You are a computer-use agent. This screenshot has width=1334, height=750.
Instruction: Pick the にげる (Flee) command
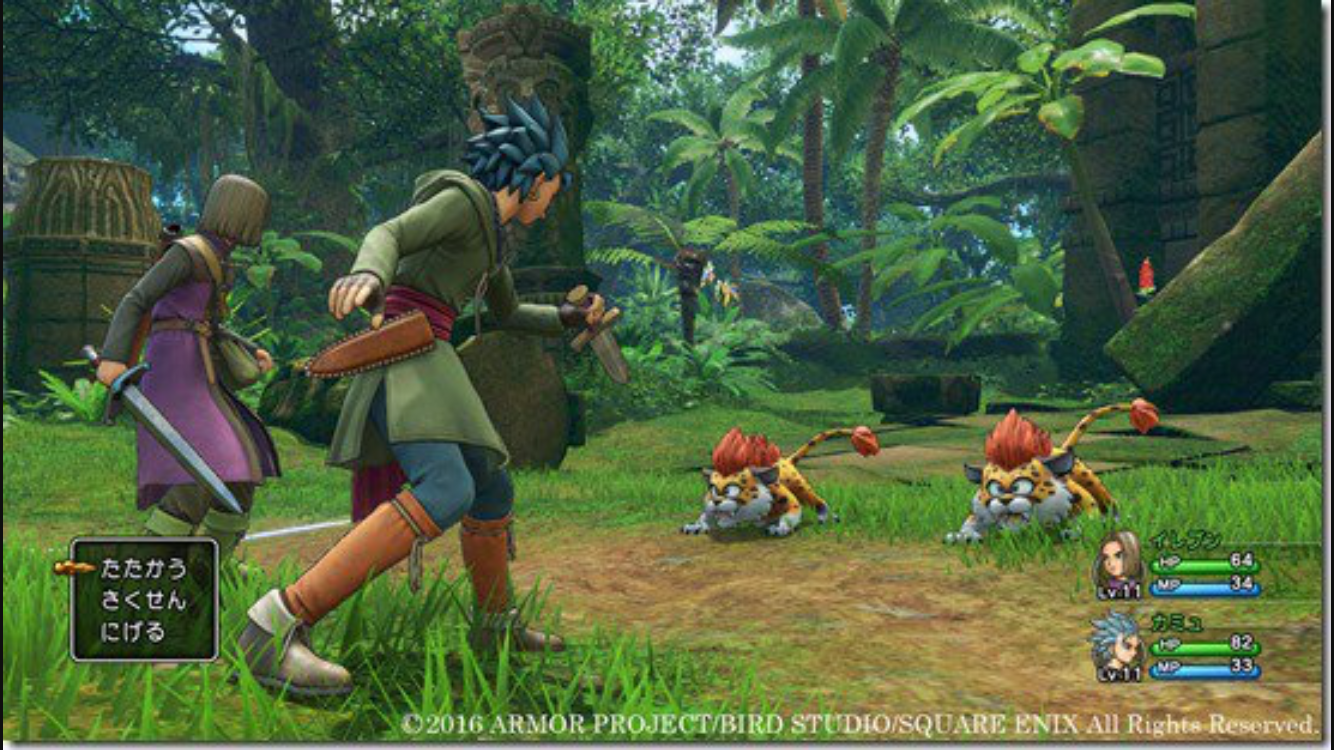133,632
